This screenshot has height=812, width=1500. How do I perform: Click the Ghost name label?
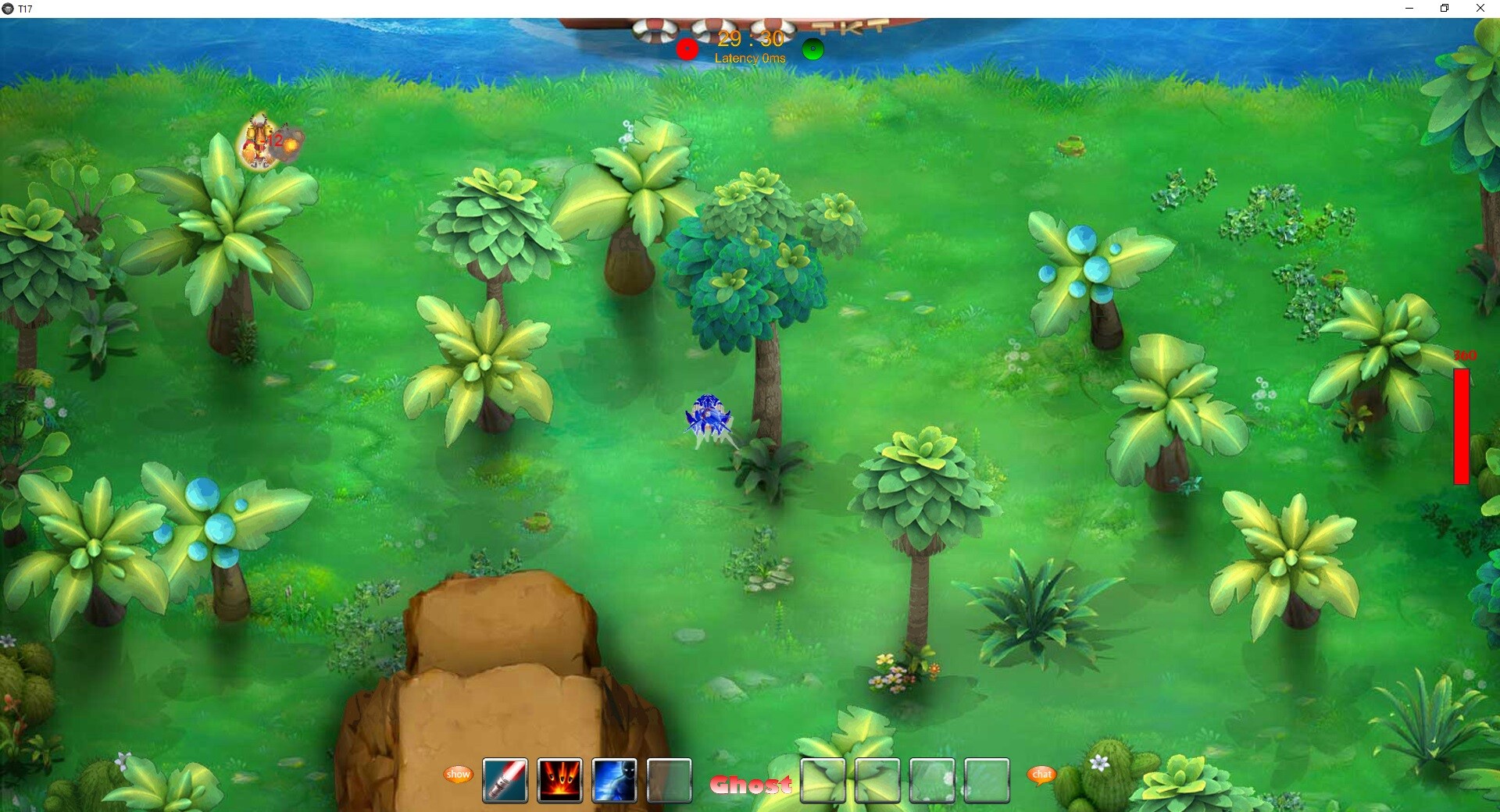point(751,785)
